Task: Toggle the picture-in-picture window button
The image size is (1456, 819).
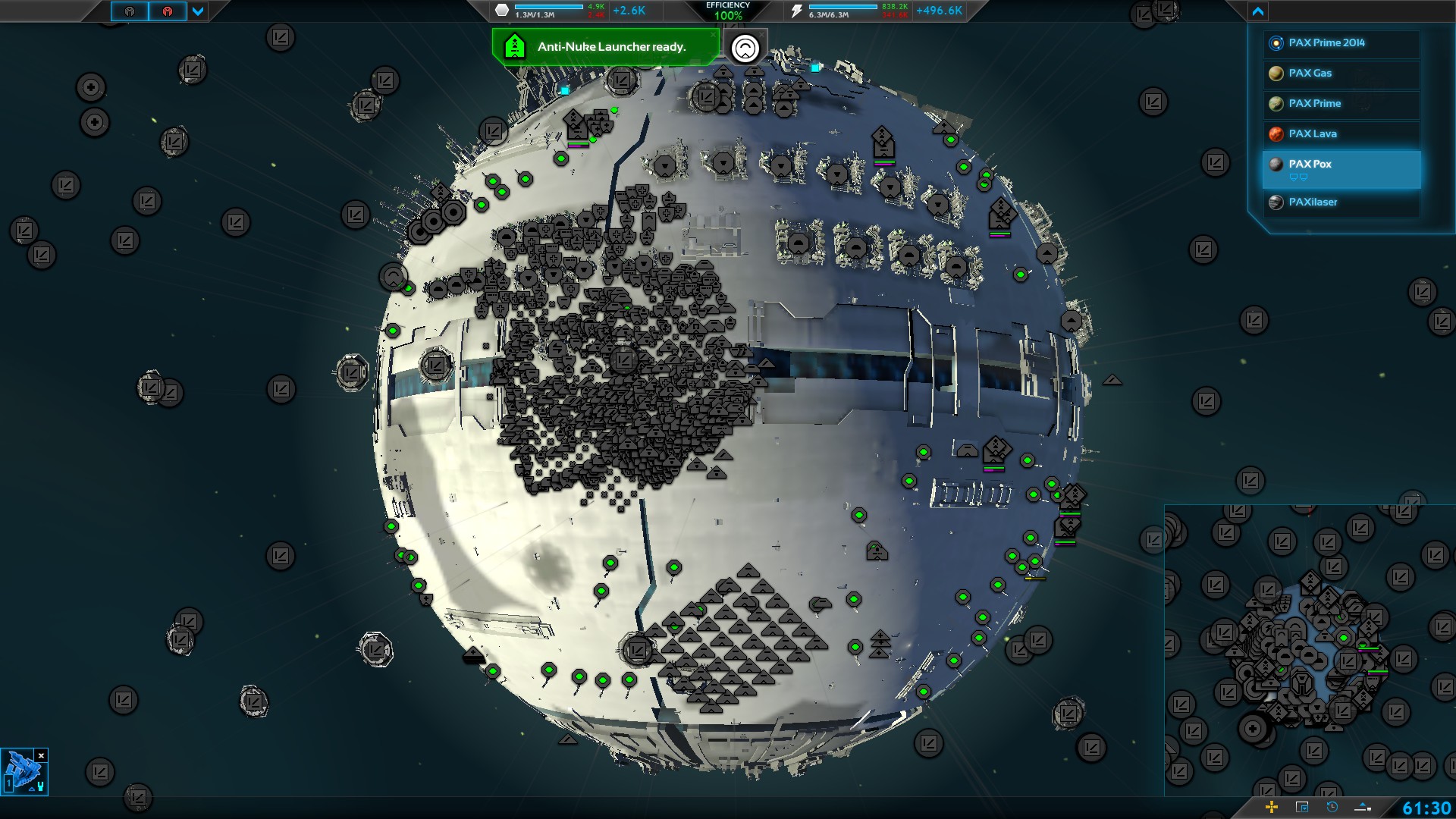Action: [x=1302, y=807]
